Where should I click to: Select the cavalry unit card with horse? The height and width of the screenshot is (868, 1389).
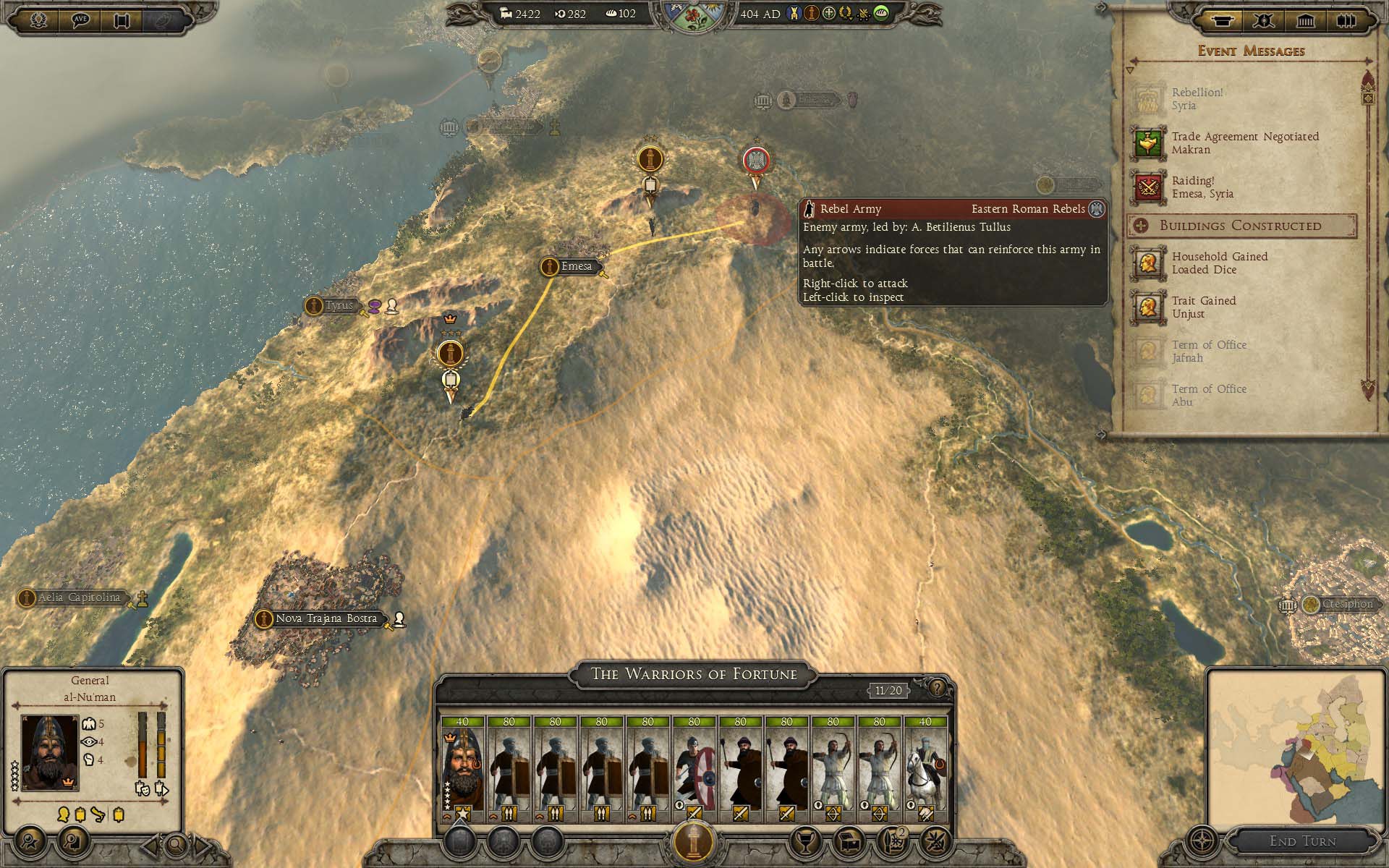point(925,769)
